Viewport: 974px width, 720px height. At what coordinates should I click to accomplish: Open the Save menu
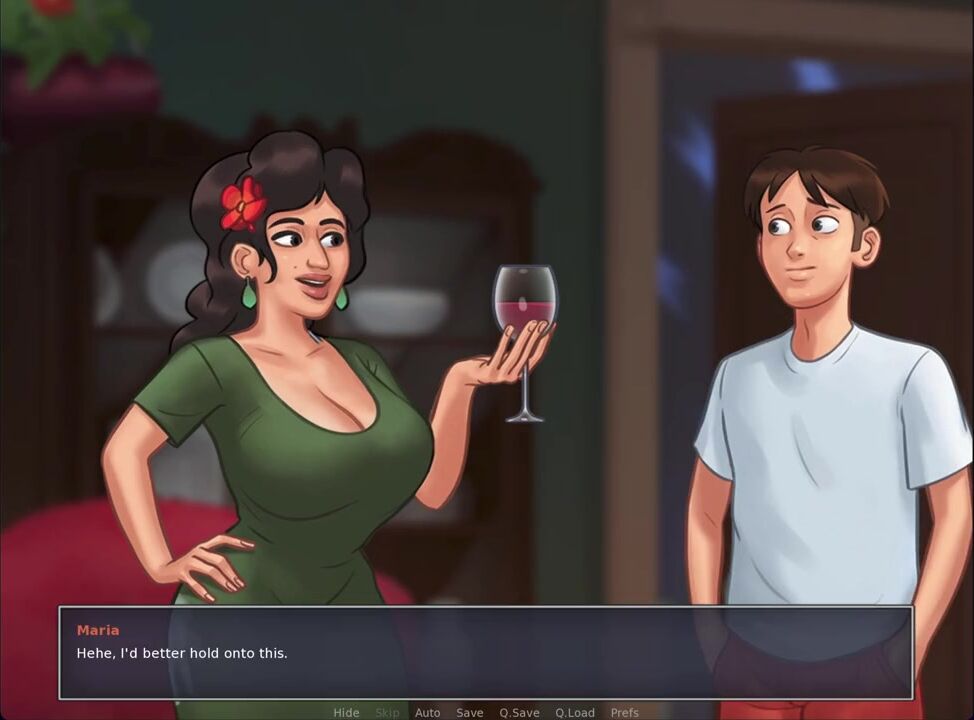click(469, 712)
